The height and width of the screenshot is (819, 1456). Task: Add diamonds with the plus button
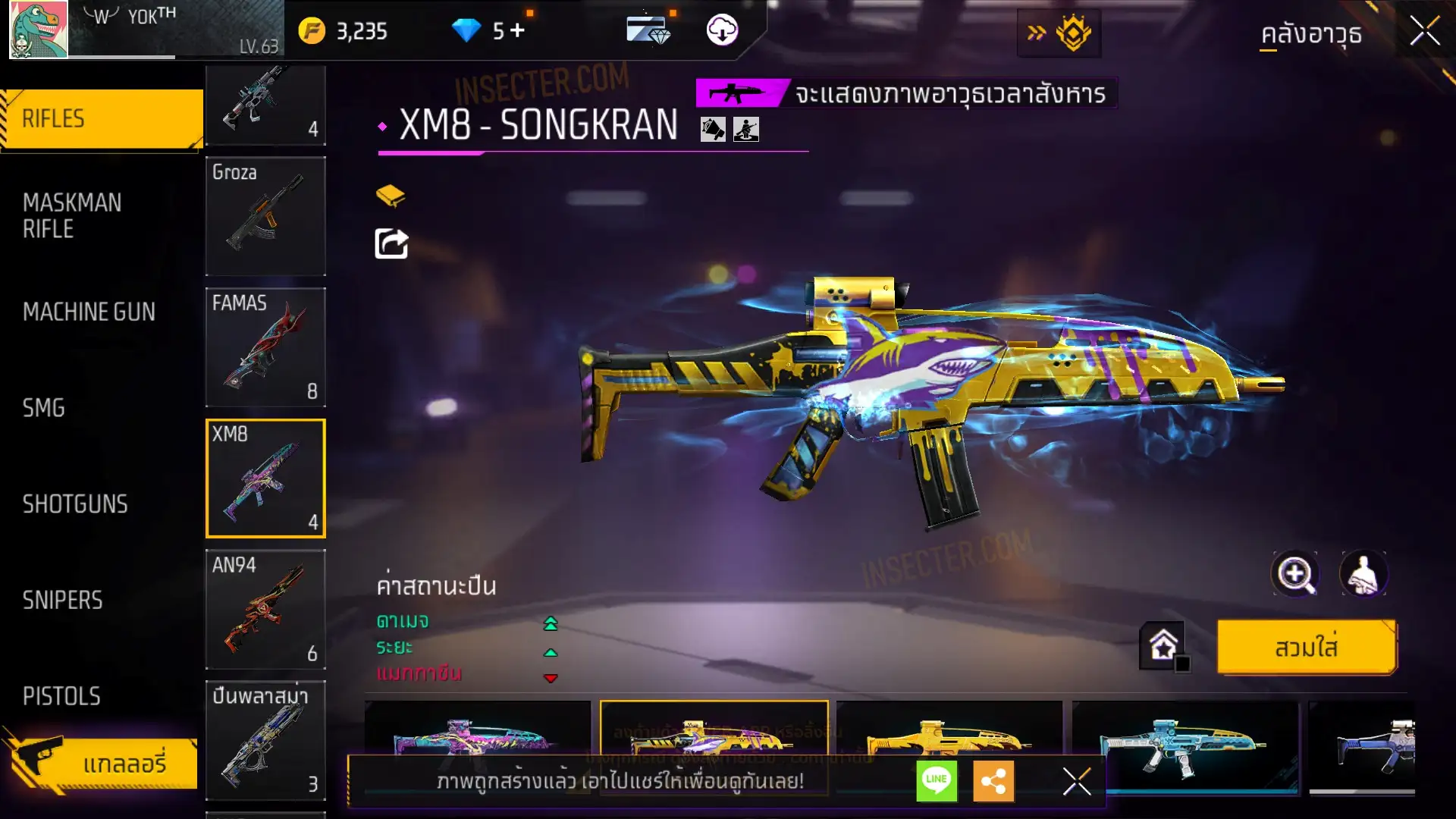pyautogui.click(x=517, y=30)
